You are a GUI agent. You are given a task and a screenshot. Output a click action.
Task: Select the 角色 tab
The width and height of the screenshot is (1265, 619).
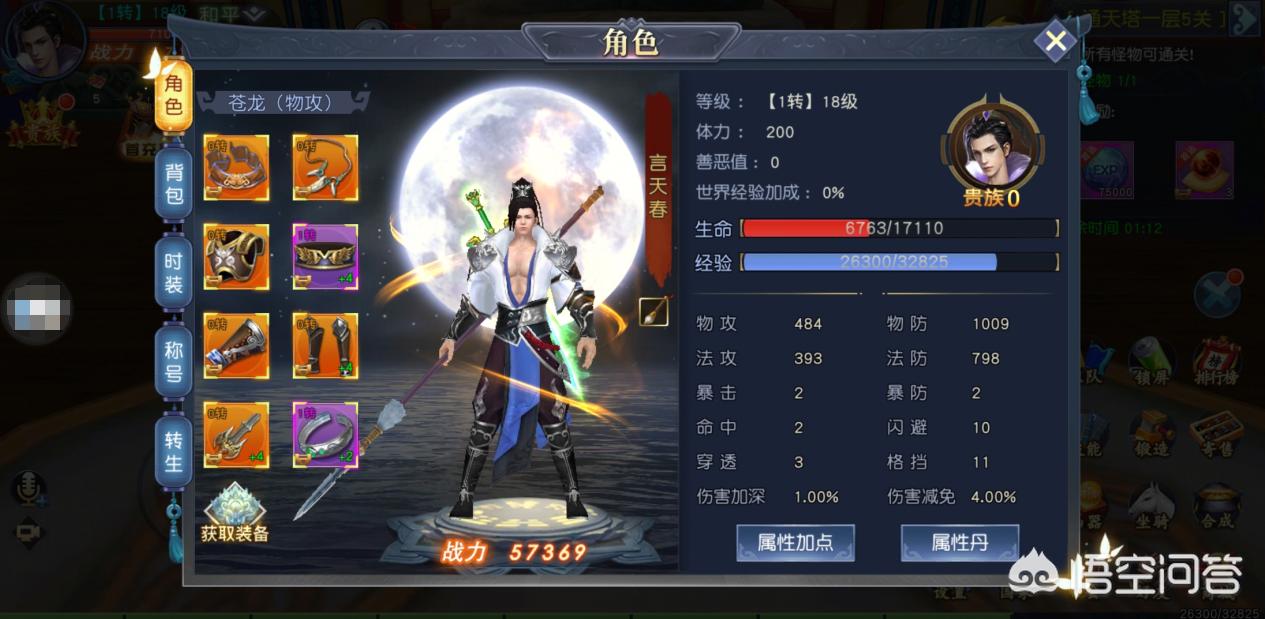(173, 95)
